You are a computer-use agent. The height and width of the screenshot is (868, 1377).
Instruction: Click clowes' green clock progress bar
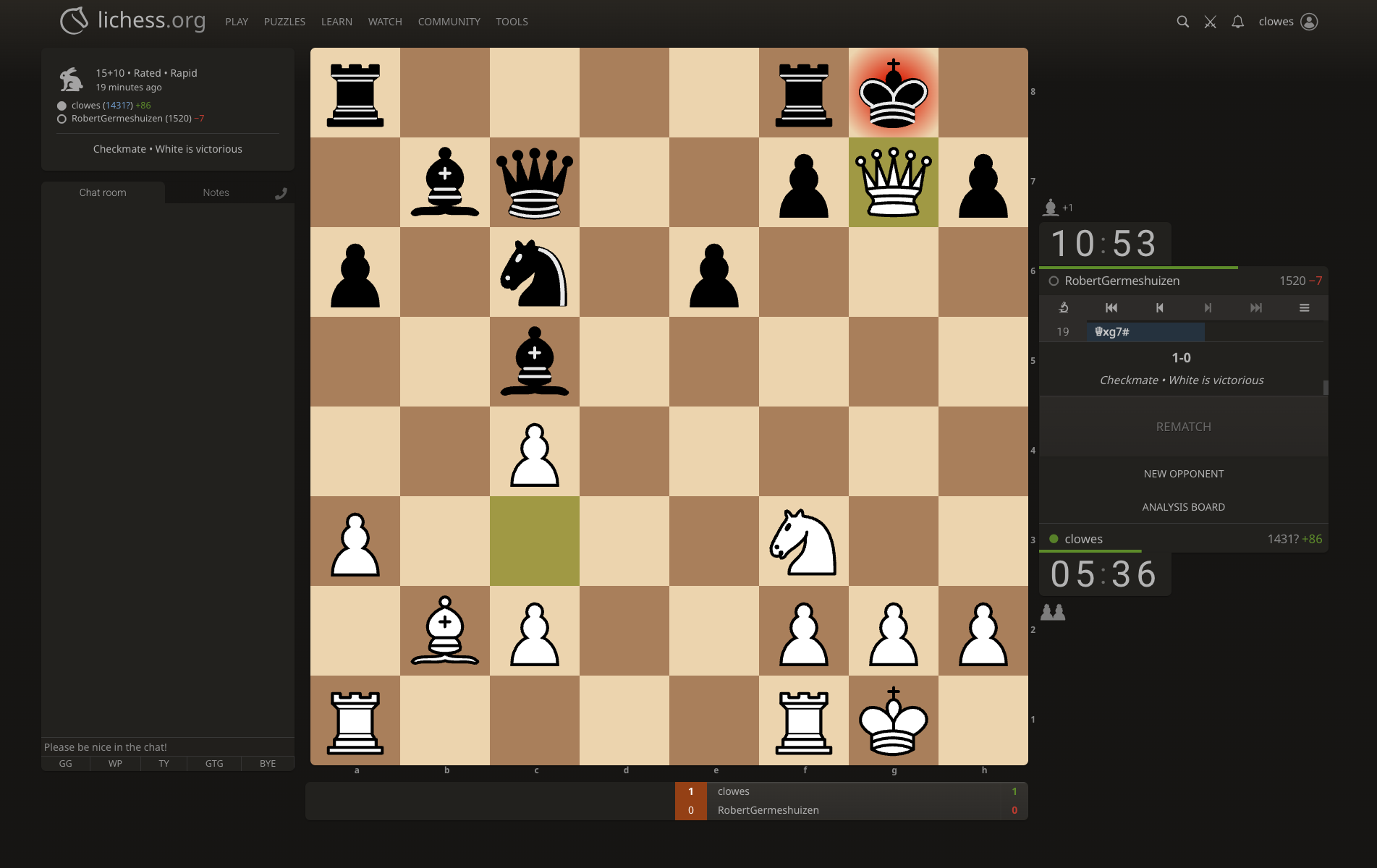coord(1090,552)
